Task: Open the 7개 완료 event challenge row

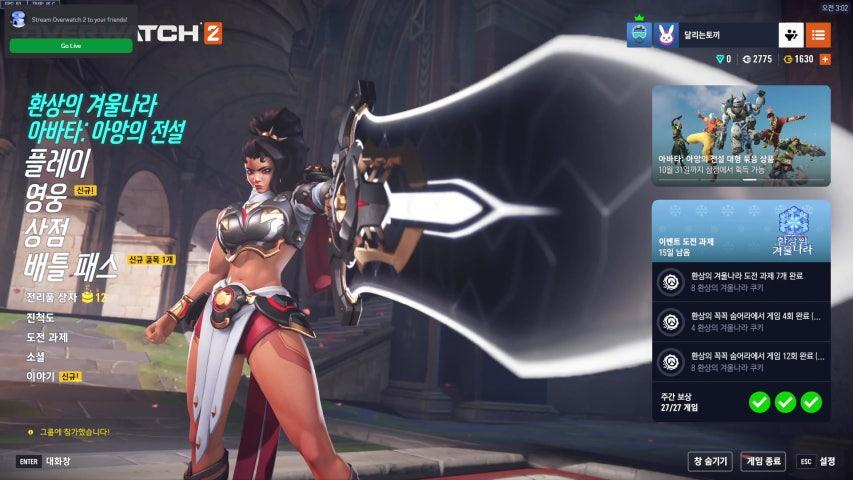Action: click(x=741, y=282)
